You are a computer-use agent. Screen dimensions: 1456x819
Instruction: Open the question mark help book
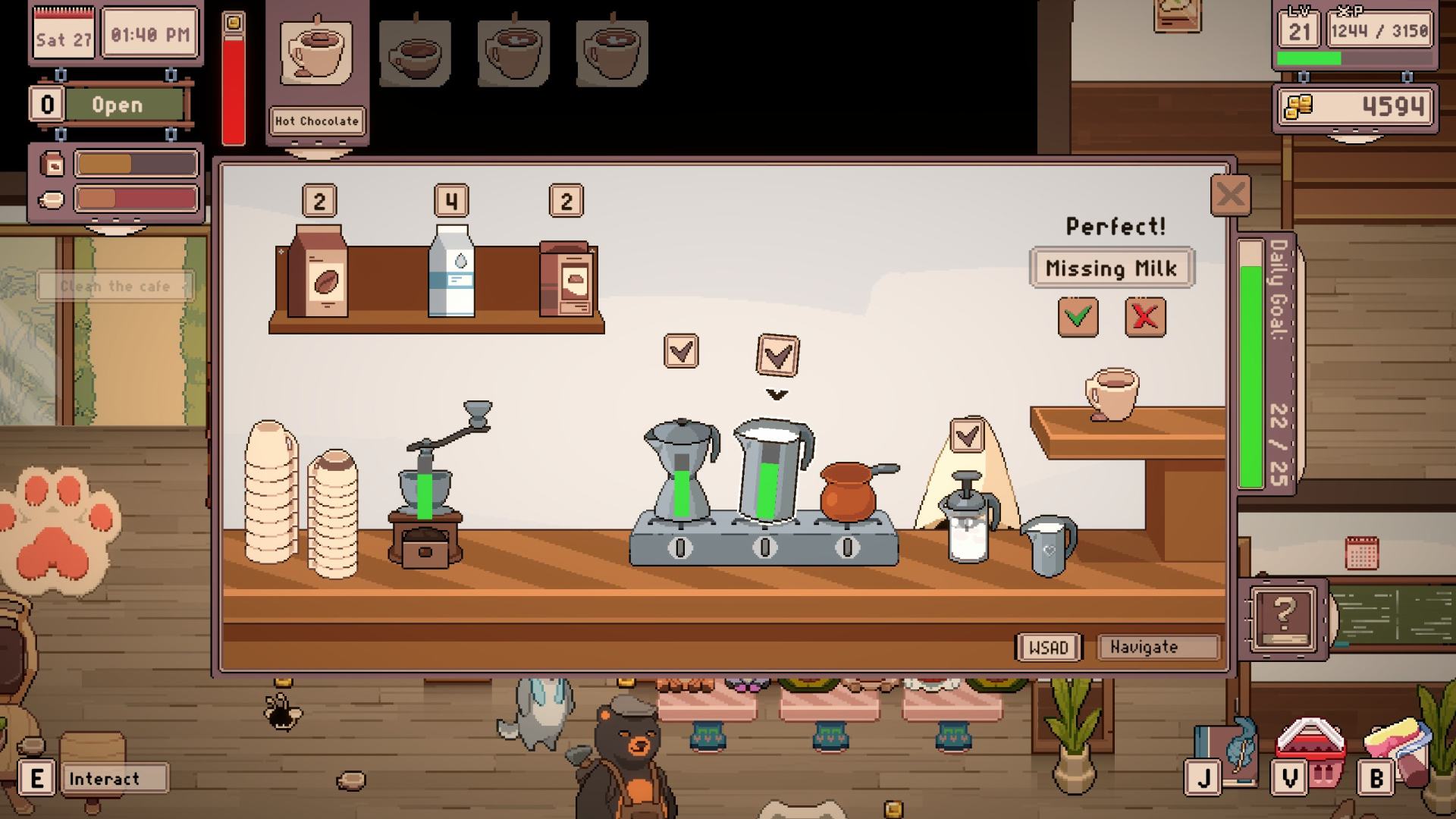click(x=1283, y=617)
